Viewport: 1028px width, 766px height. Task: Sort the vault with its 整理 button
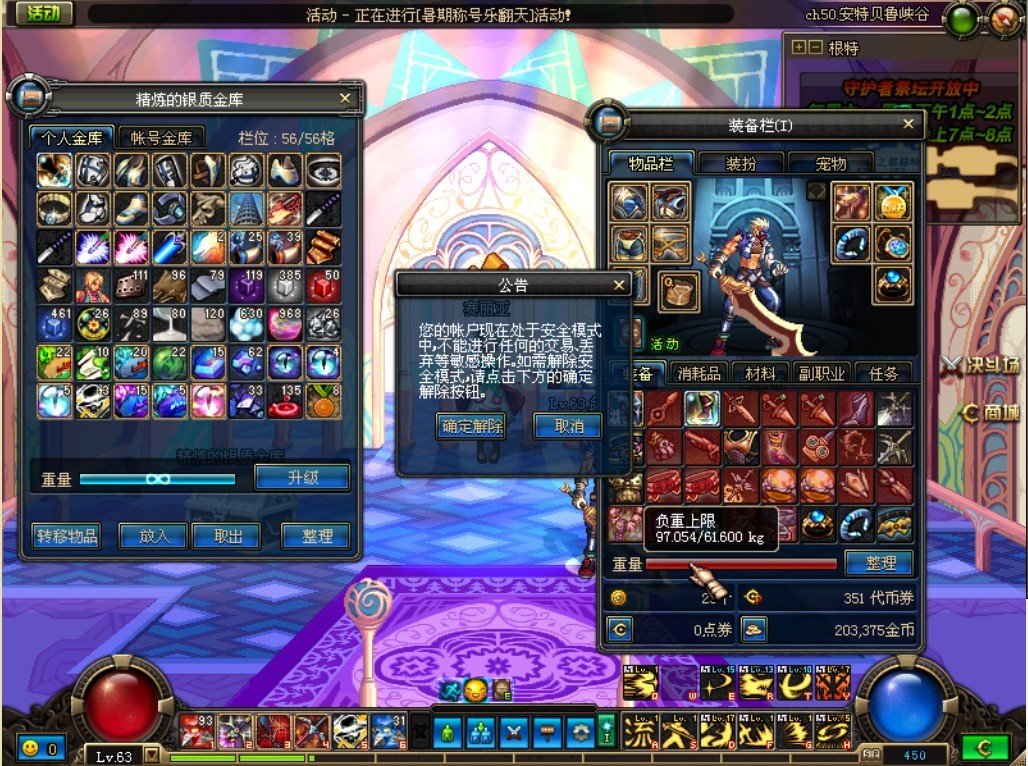[316, 536]
